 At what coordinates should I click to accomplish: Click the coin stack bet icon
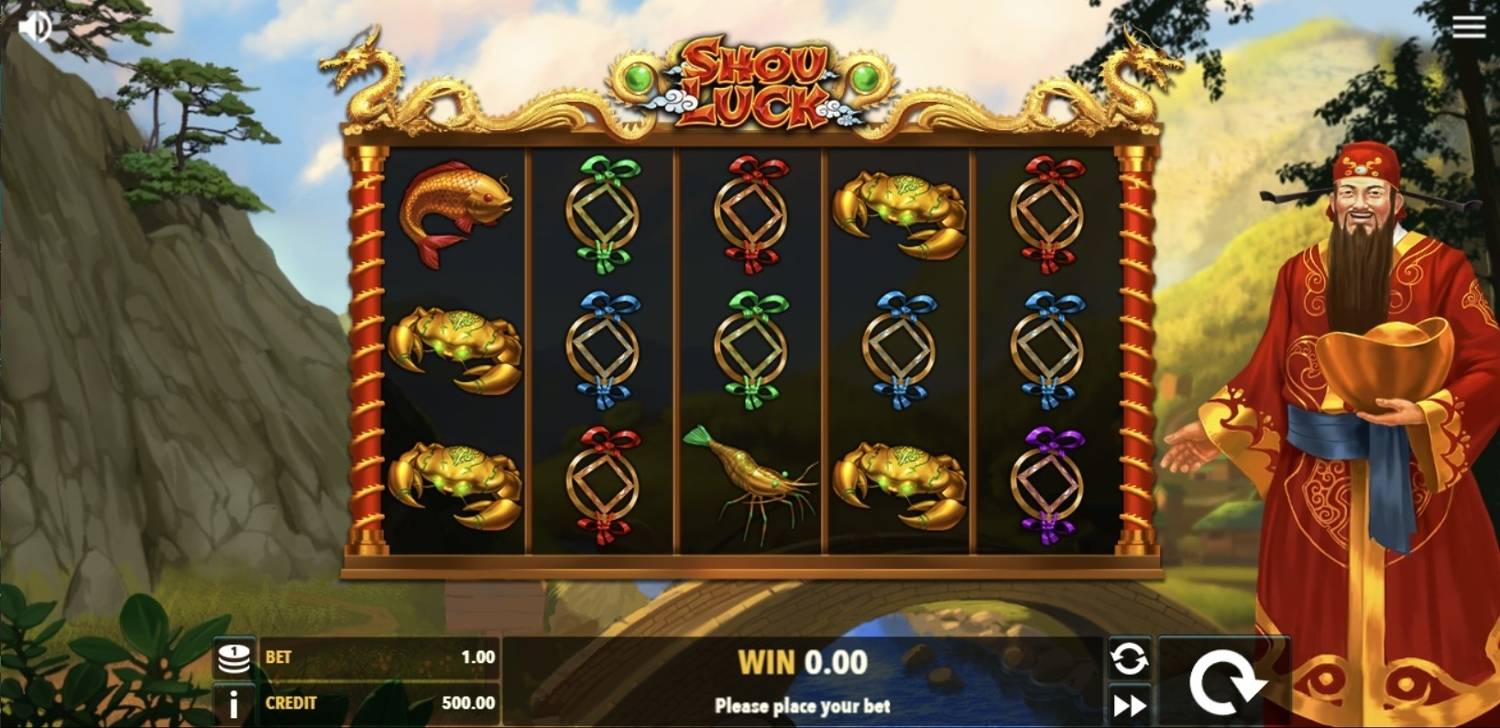[x=233, y=658]
